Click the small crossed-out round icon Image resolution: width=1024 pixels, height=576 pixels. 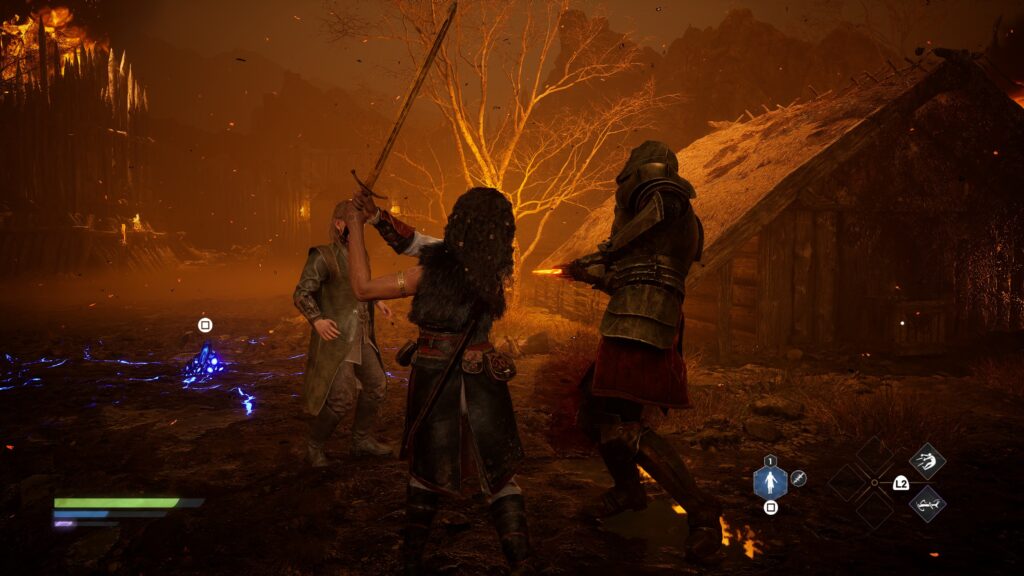click(798, 479)
